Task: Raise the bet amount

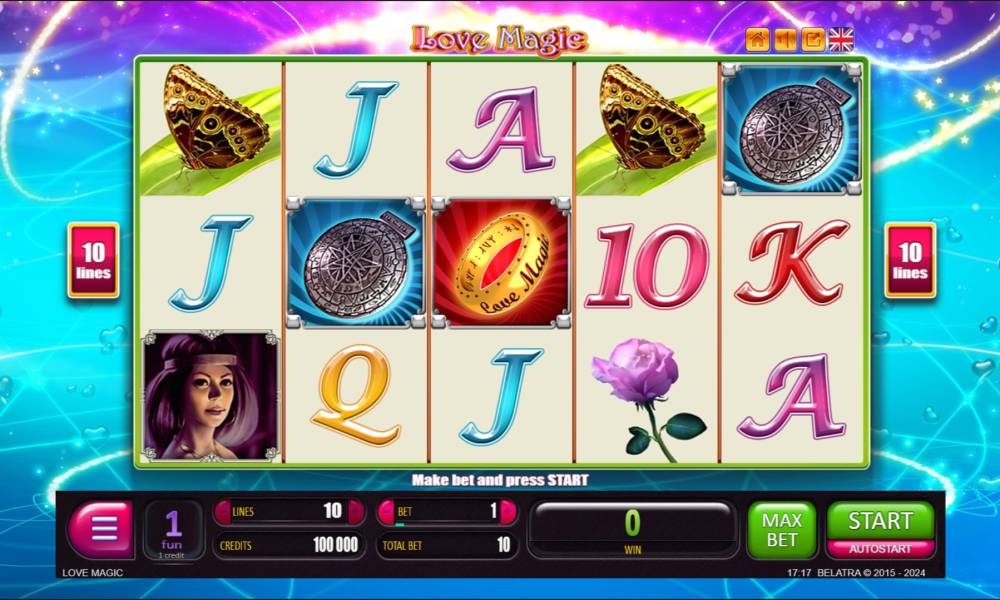Action: [508, 512]
